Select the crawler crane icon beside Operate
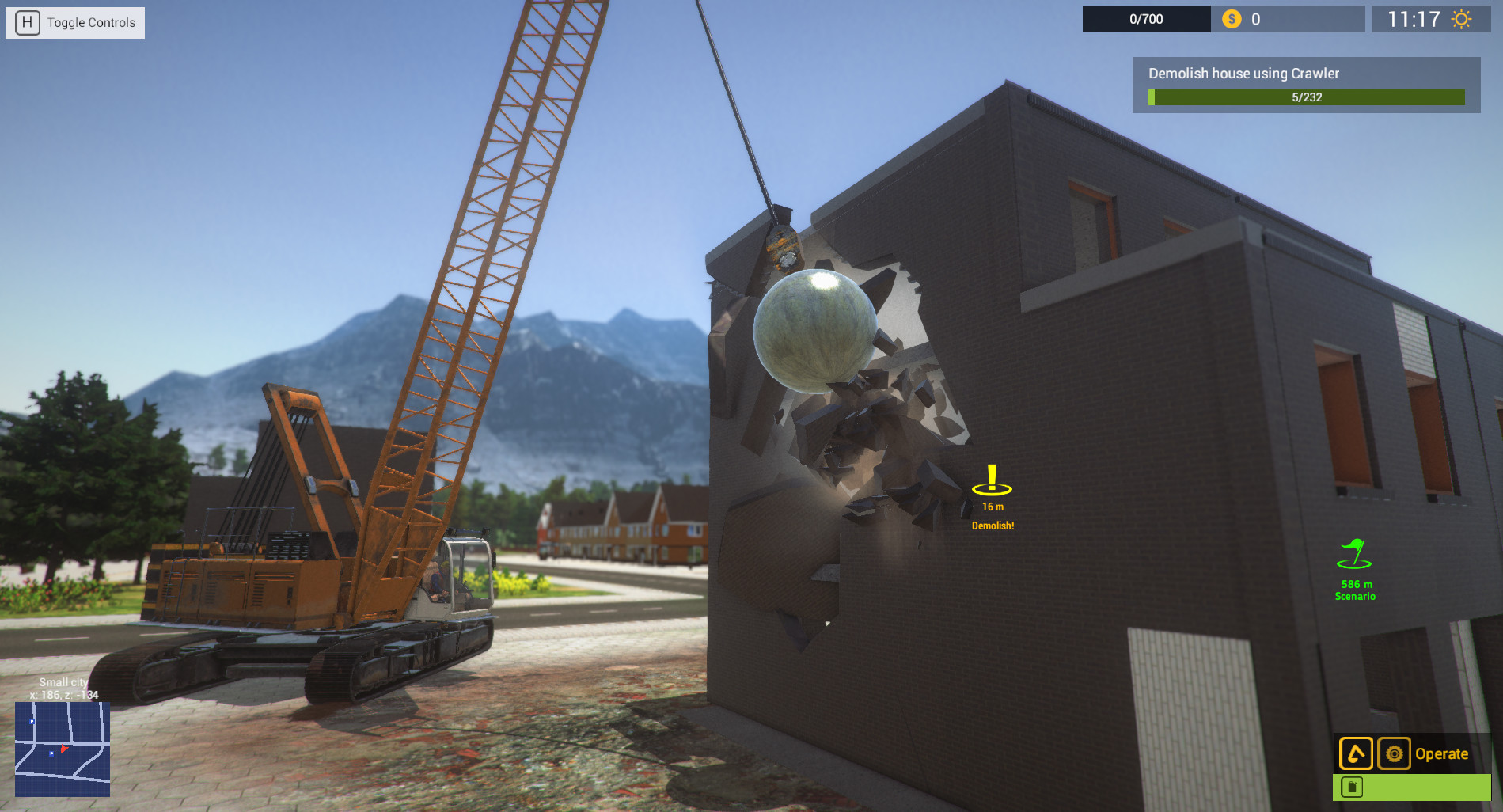 coord(1356,753)
